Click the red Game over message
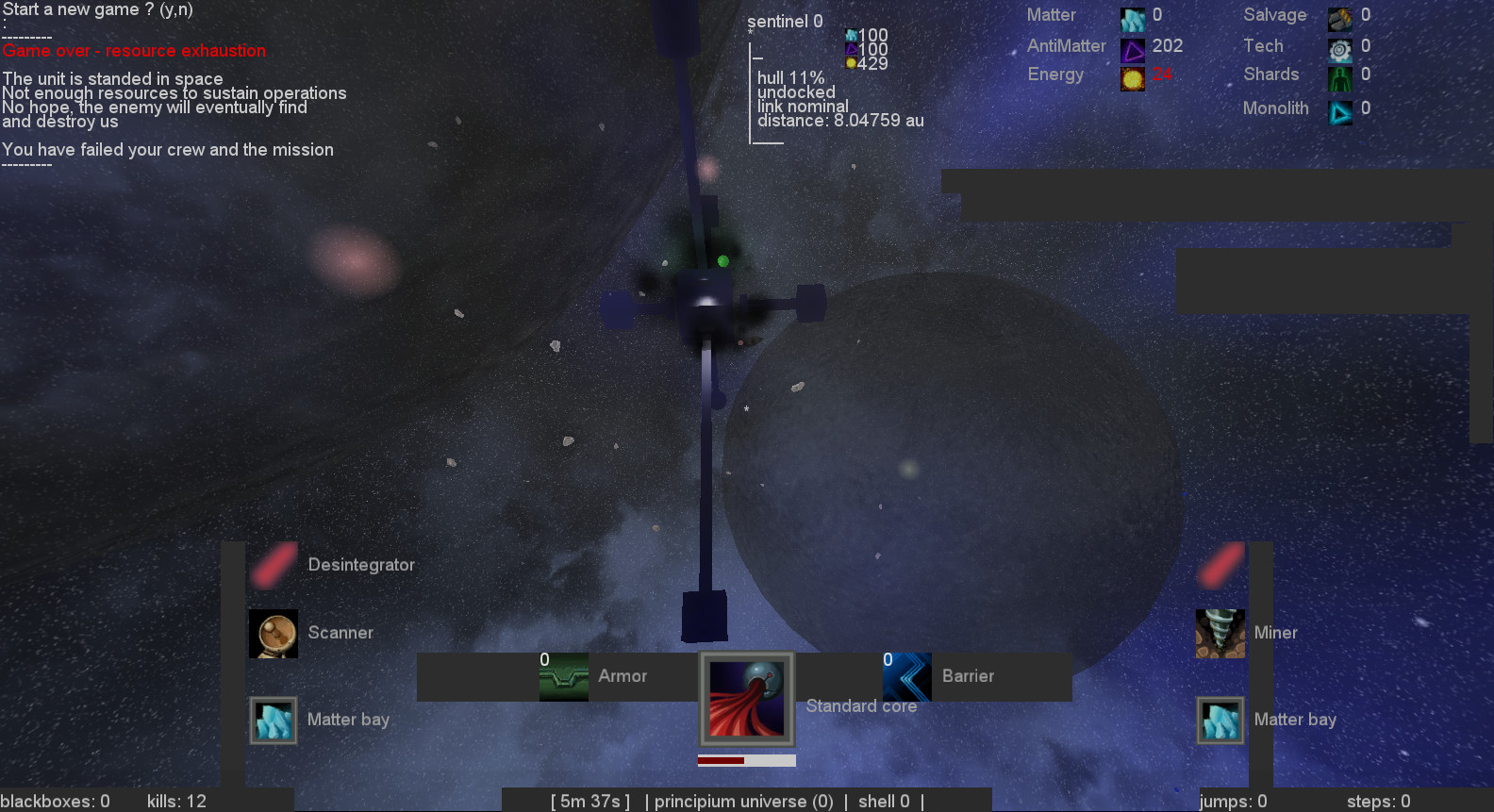 [134, 50]
